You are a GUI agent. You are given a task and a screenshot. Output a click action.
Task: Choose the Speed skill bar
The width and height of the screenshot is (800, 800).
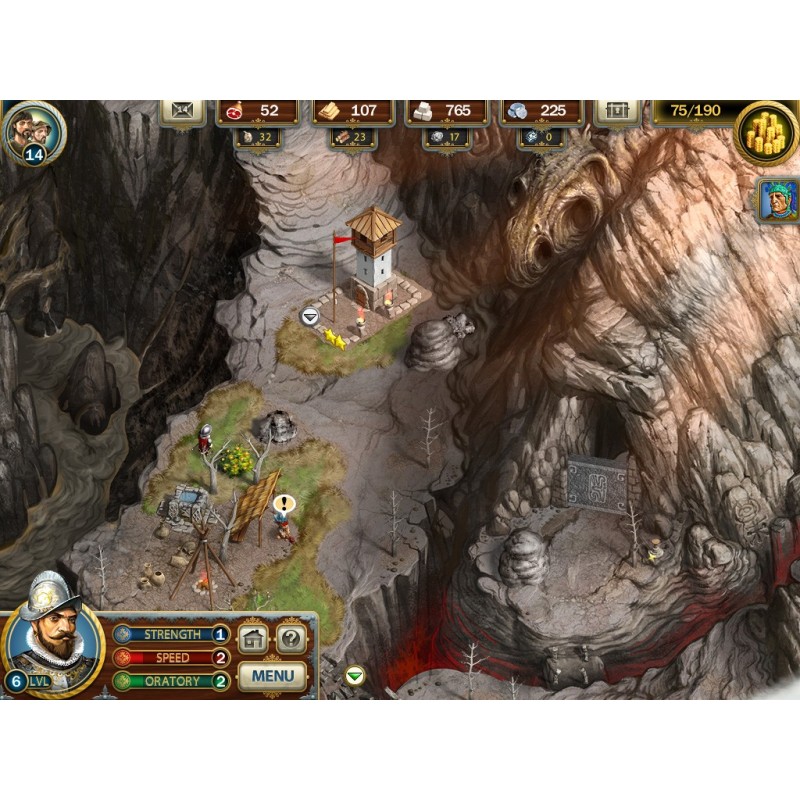170,658
